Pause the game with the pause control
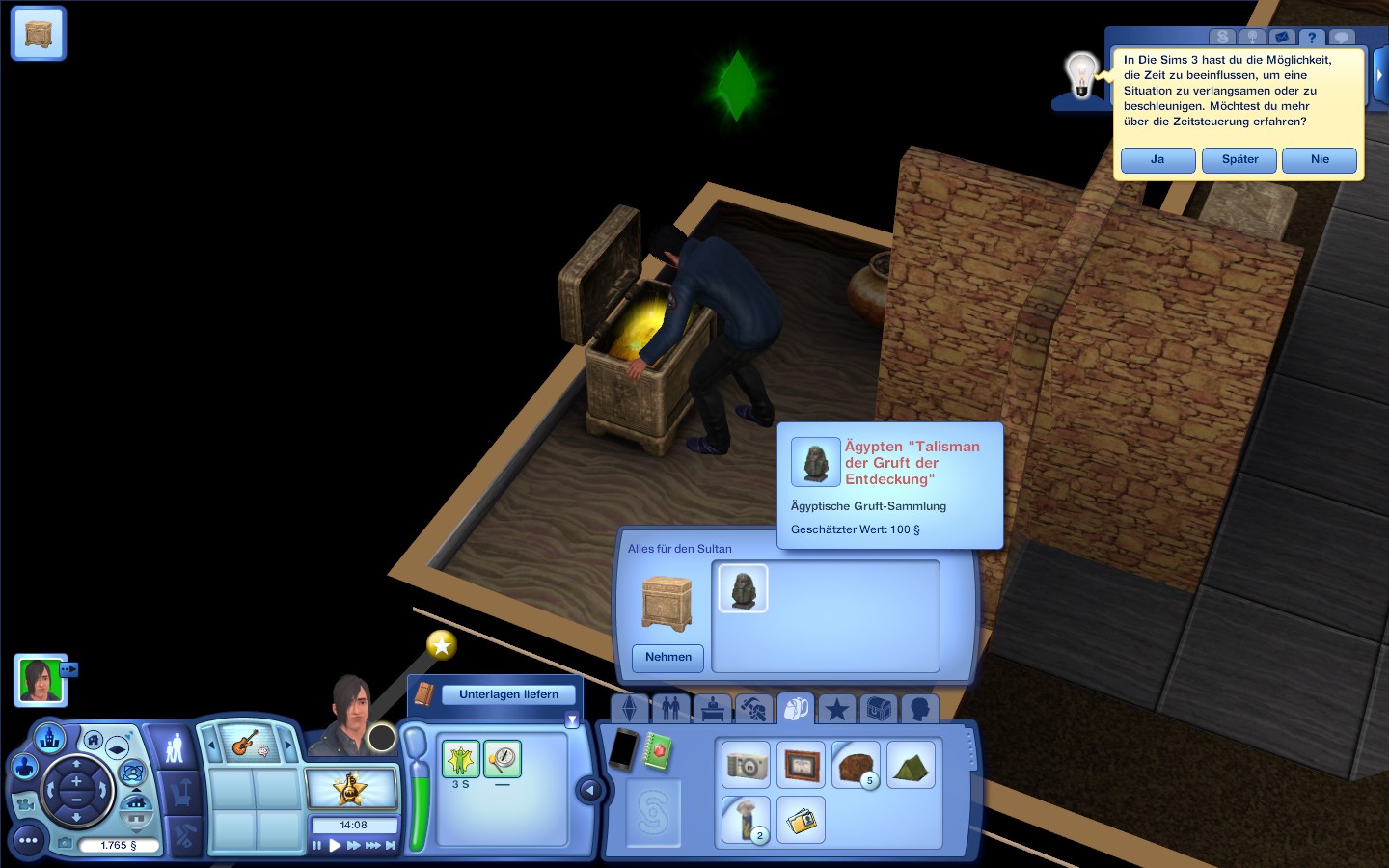1389x868 pixels. click(316, 846)
